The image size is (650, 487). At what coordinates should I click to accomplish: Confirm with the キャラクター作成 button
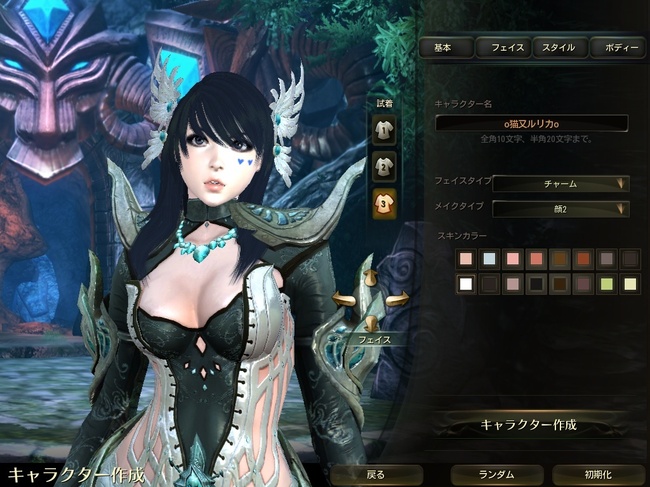(531, 424)
